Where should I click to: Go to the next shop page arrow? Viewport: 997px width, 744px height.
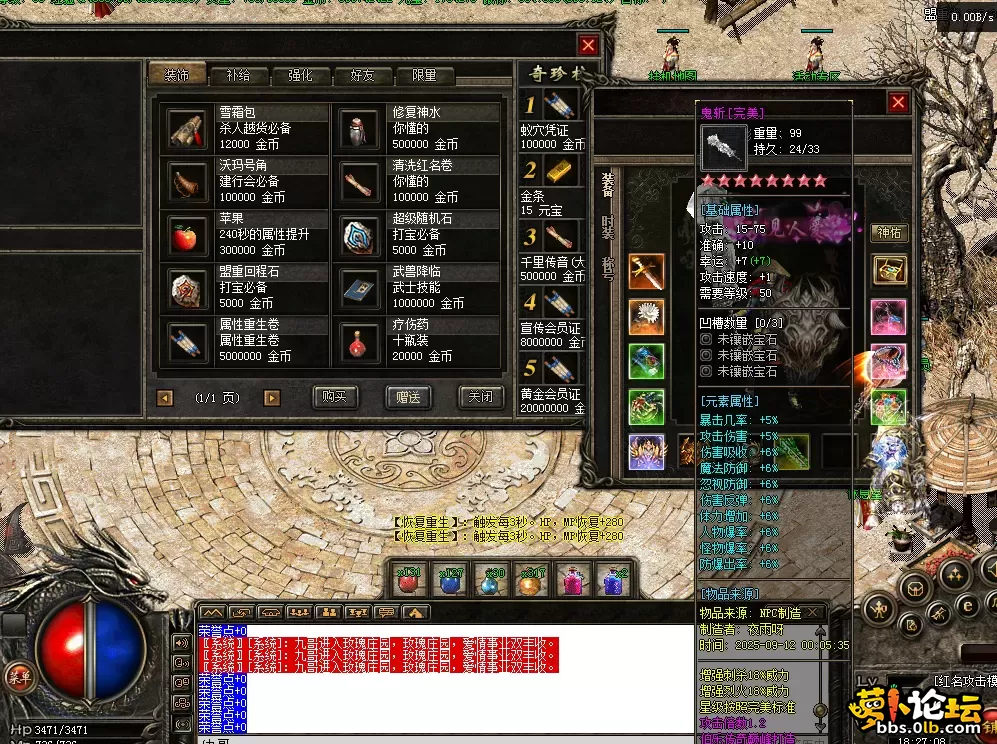pyautogui.click(x=271, y=398)
